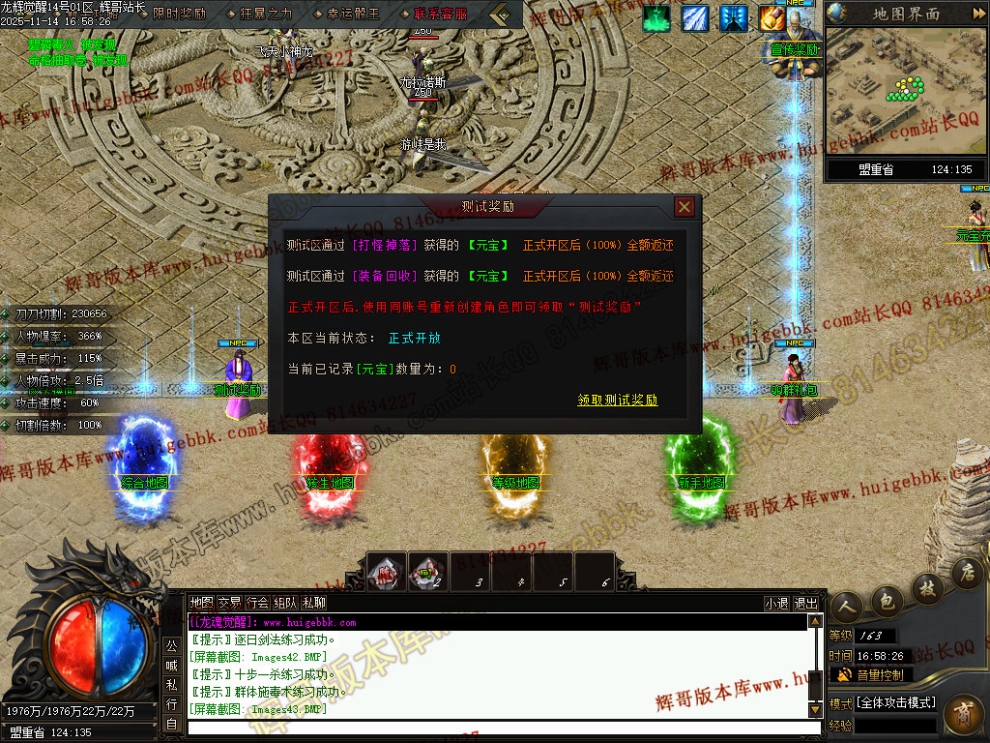This screenshot has width=990, height=743.
Task: Open character panel with 人 button
Action: point(846,606)
